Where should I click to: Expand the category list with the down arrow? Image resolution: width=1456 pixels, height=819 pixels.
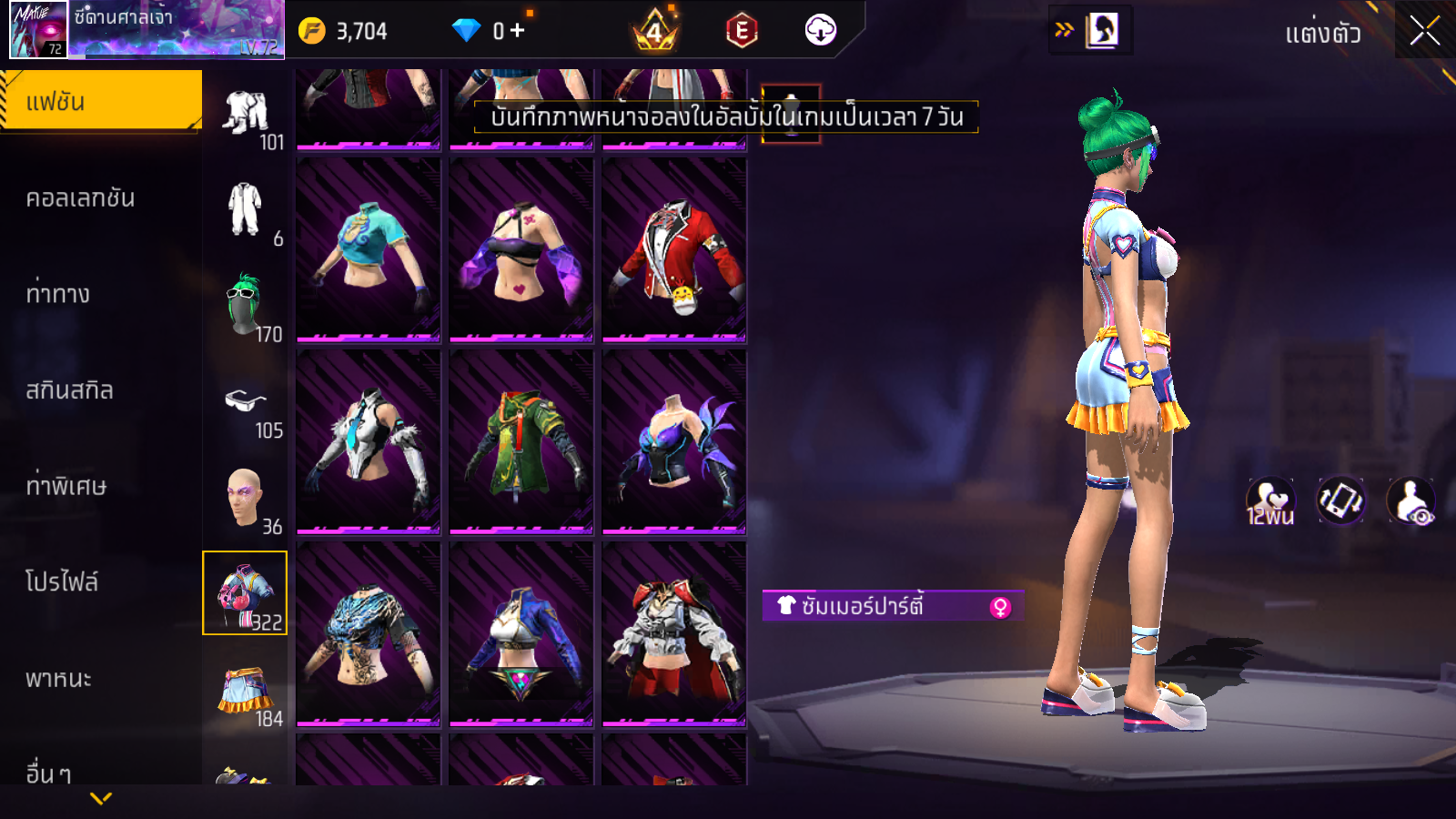(101, 798)
